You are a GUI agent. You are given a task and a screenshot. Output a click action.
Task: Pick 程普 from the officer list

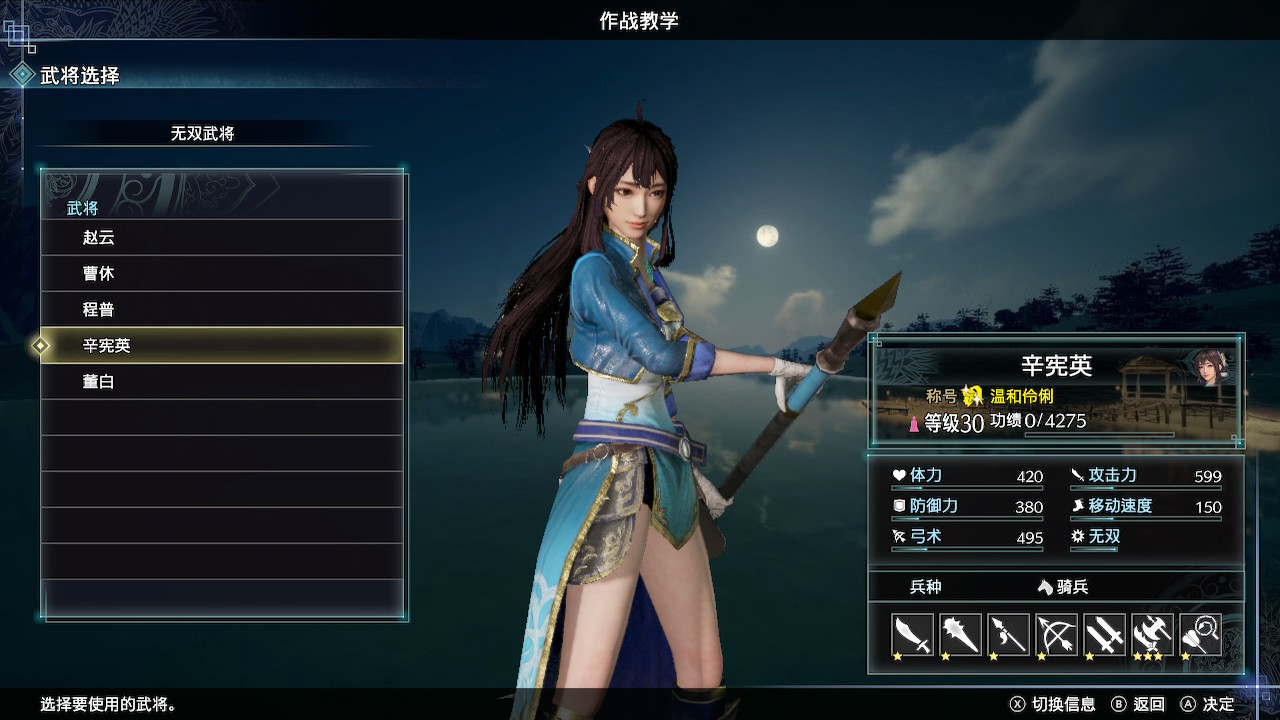(x=222, y=310)
